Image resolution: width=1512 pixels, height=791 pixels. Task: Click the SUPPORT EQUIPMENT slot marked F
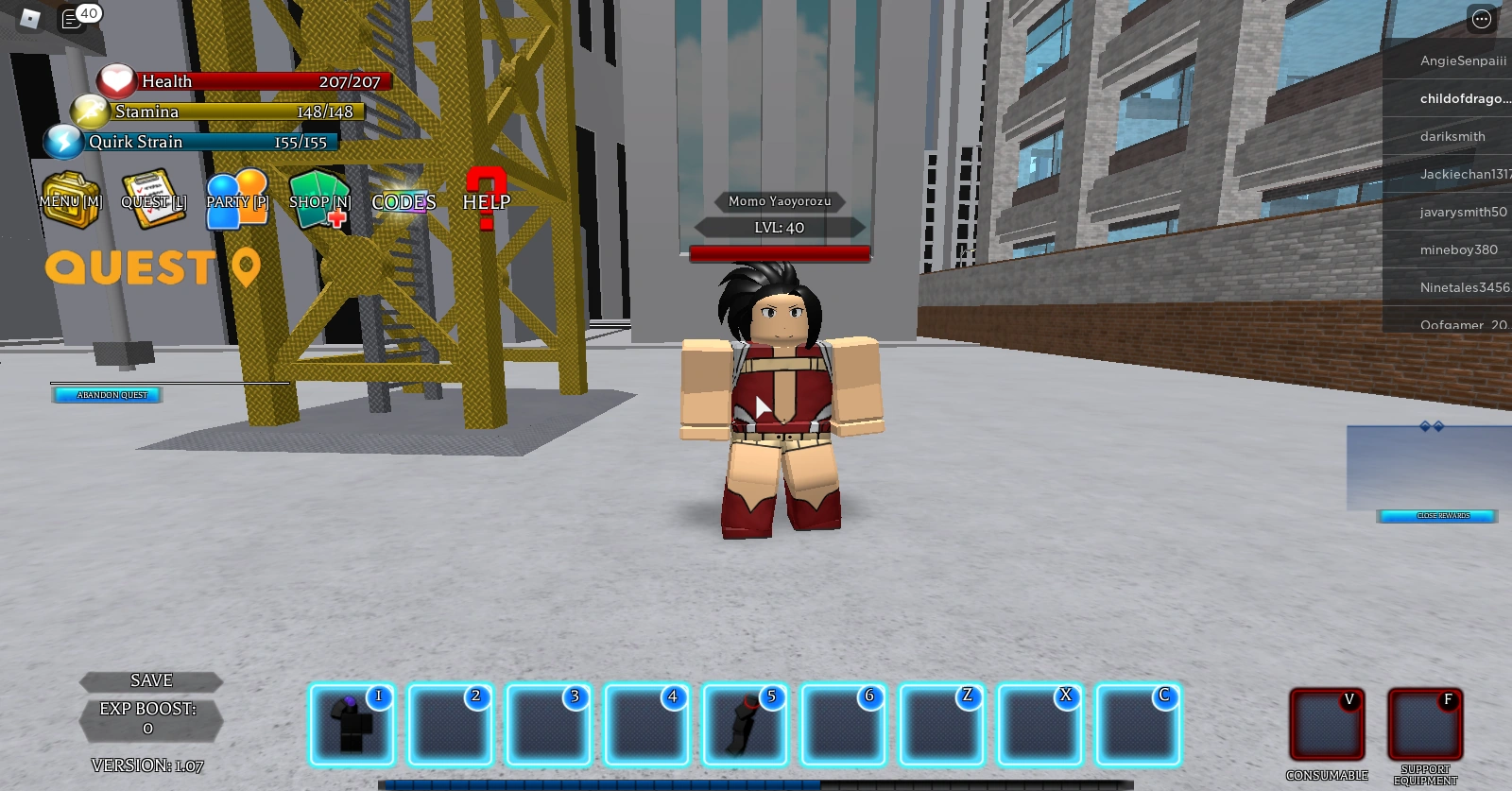coord(1425,726)
